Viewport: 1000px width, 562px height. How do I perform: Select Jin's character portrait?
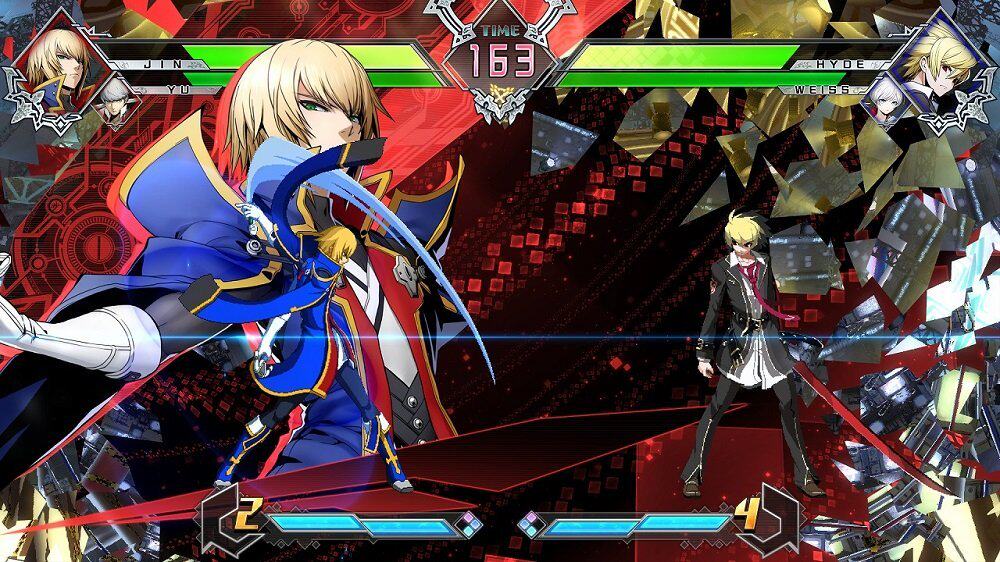tap(53, 58)
